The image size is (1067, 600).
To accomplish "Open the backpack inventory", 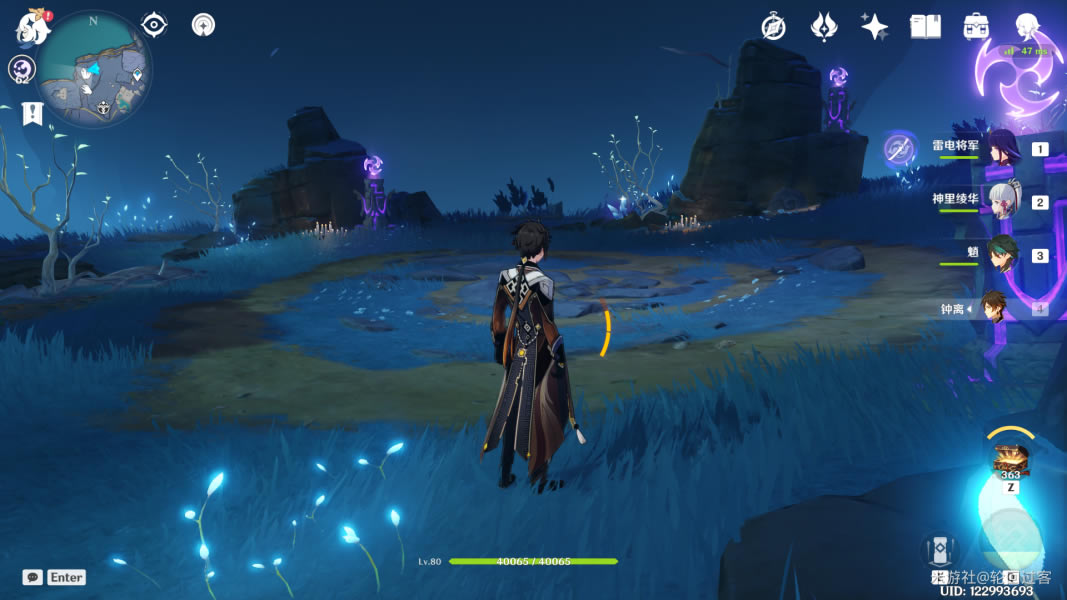I will coord(976,27).
